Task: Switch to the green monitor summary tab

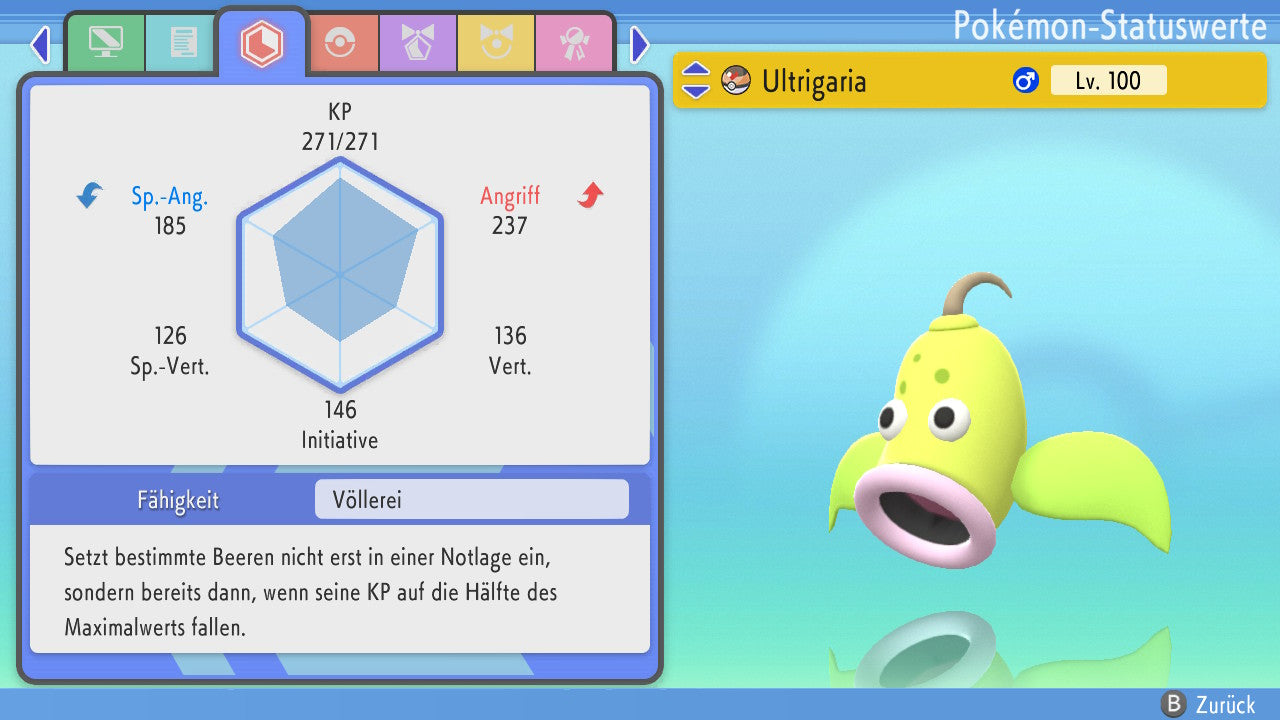Action: point(105,43)
